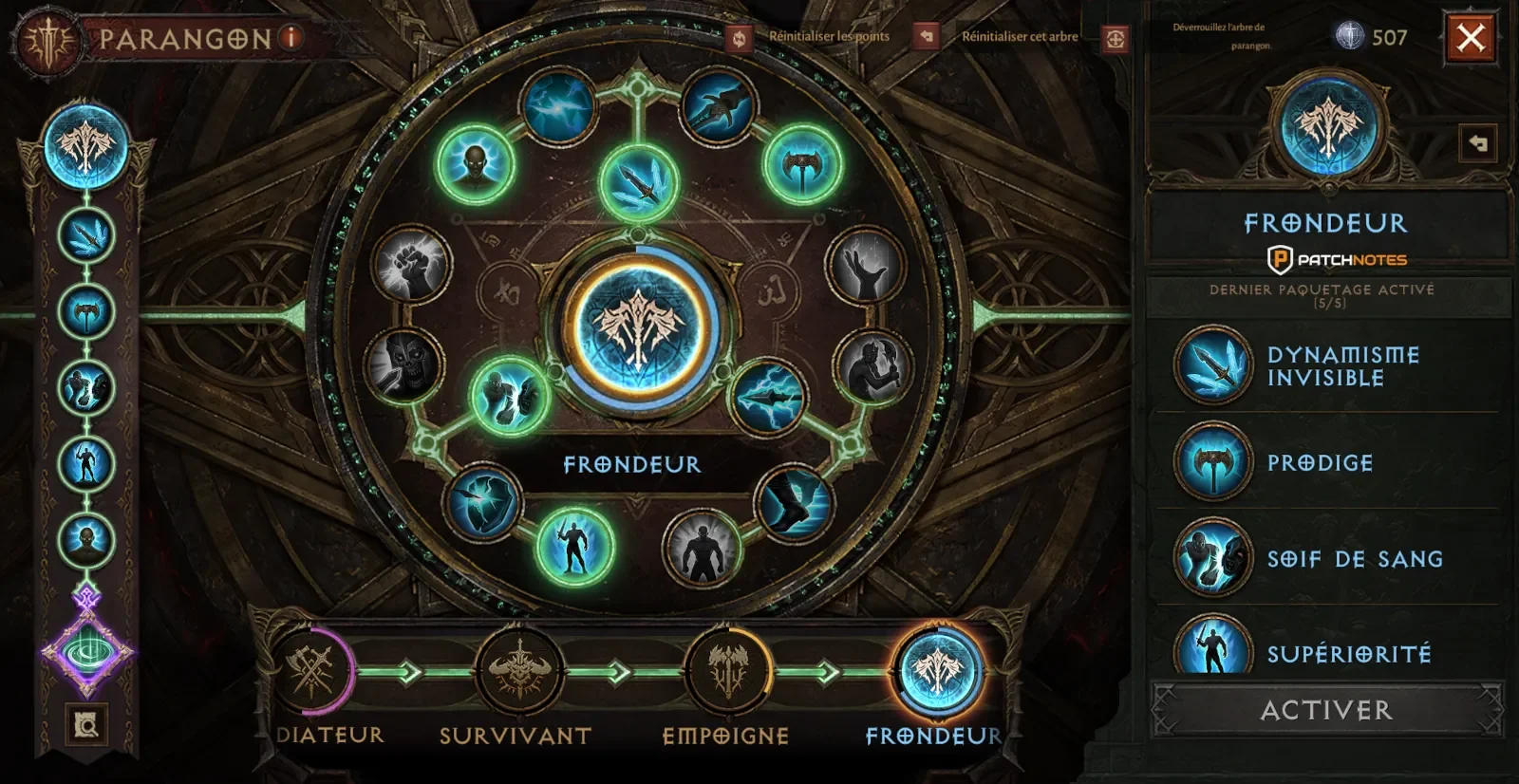Select the Frondeur tab in the bottom bar

pos(937,672)
